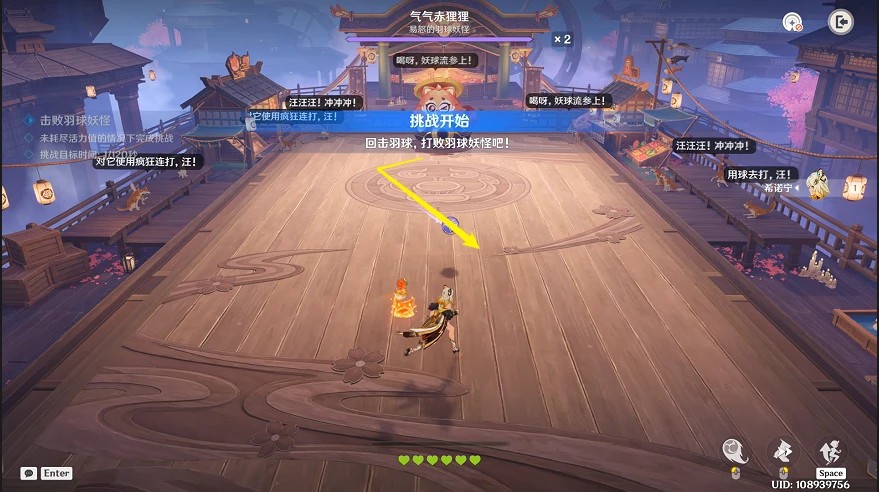Image resolution: width=879 pixels, height=492 pixels.
Task: Open the co-op icon beside exit
Action: click(x=793, y=21)
